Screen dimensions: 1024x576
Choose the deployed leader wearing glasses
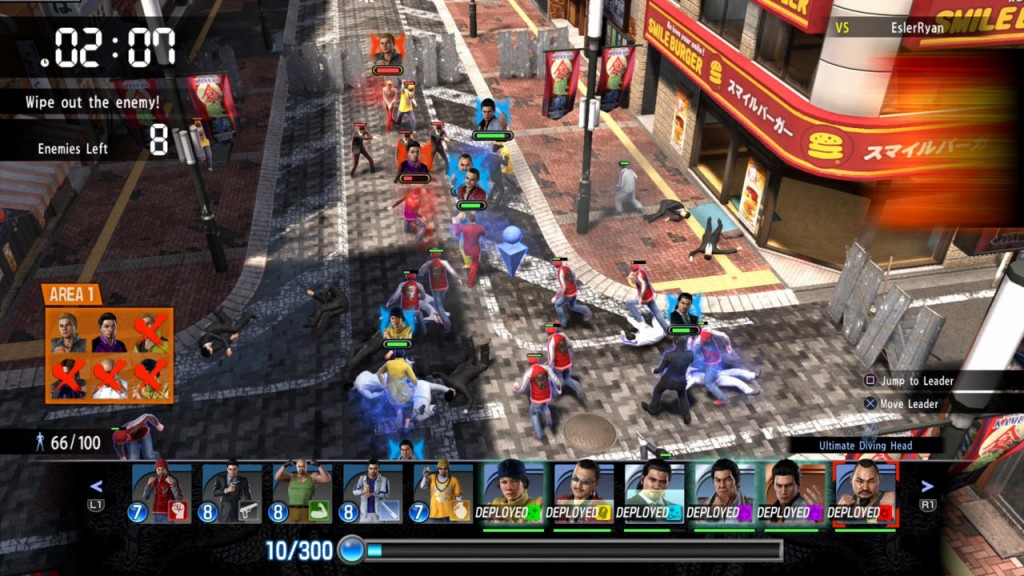(584, 494)
